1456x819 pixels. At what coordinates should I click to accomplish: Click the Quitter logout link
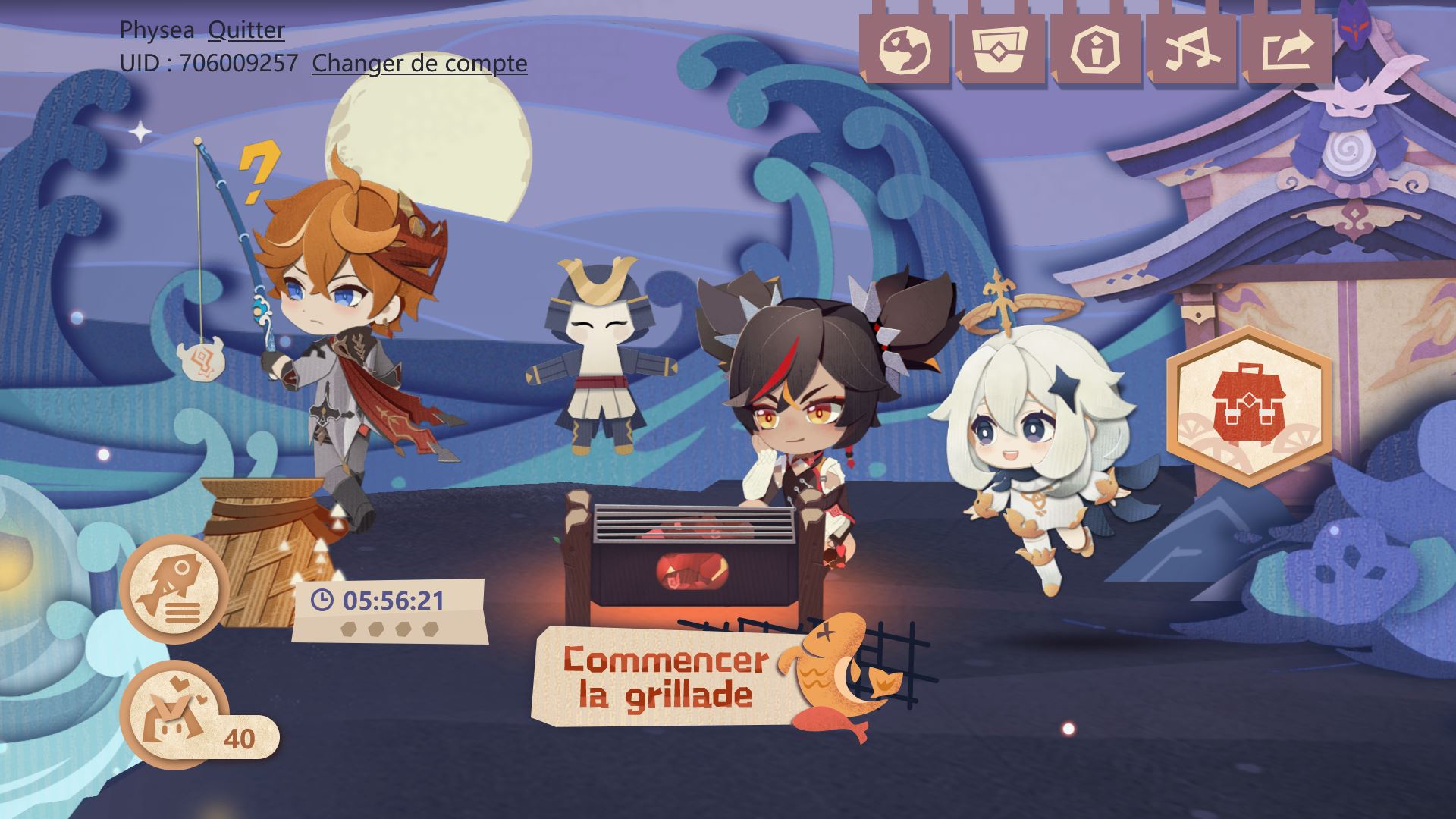click(x=246, y=30)
